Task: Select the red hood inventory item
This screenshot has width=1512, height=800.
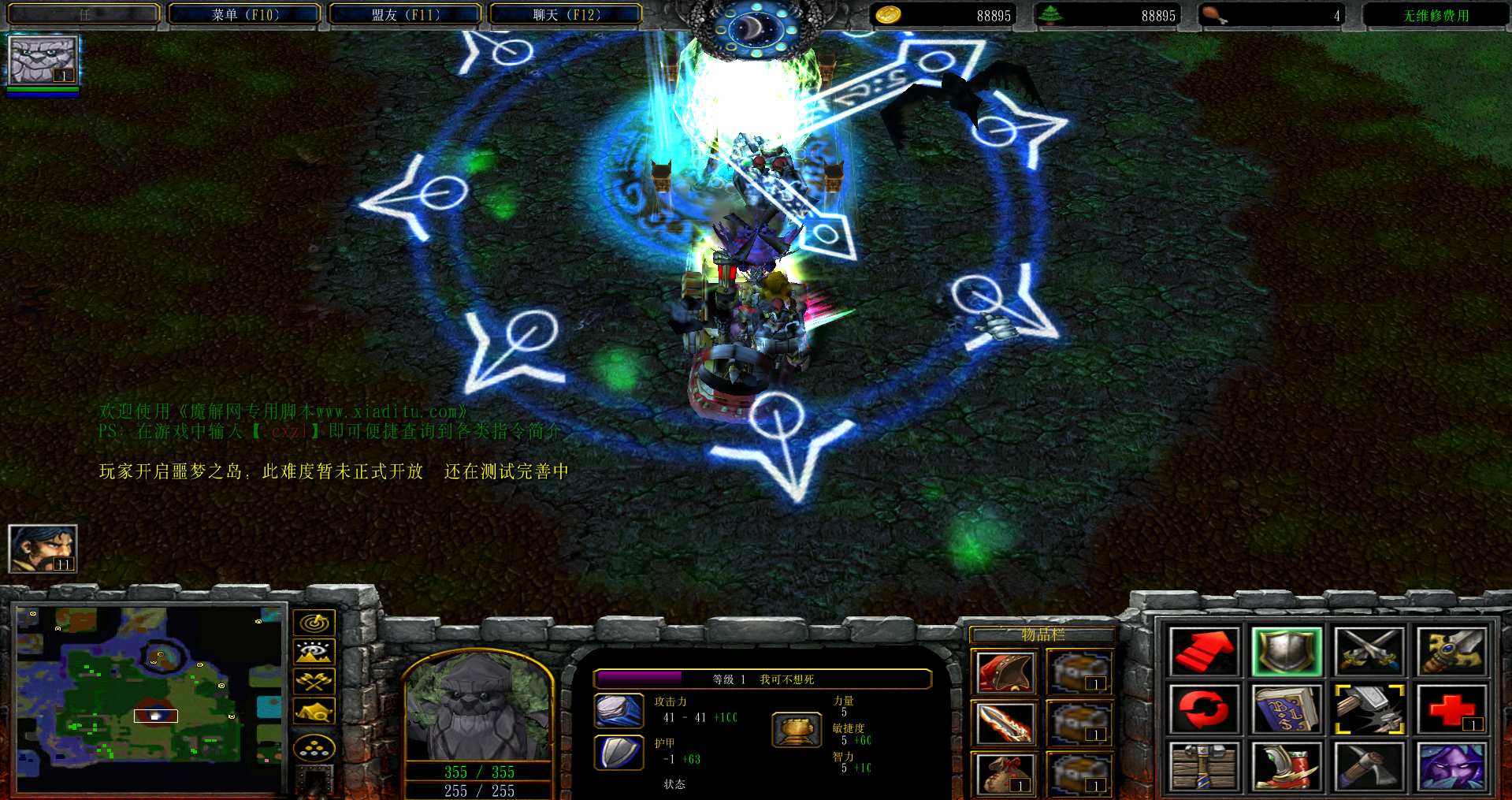Action: [1004, 672]
